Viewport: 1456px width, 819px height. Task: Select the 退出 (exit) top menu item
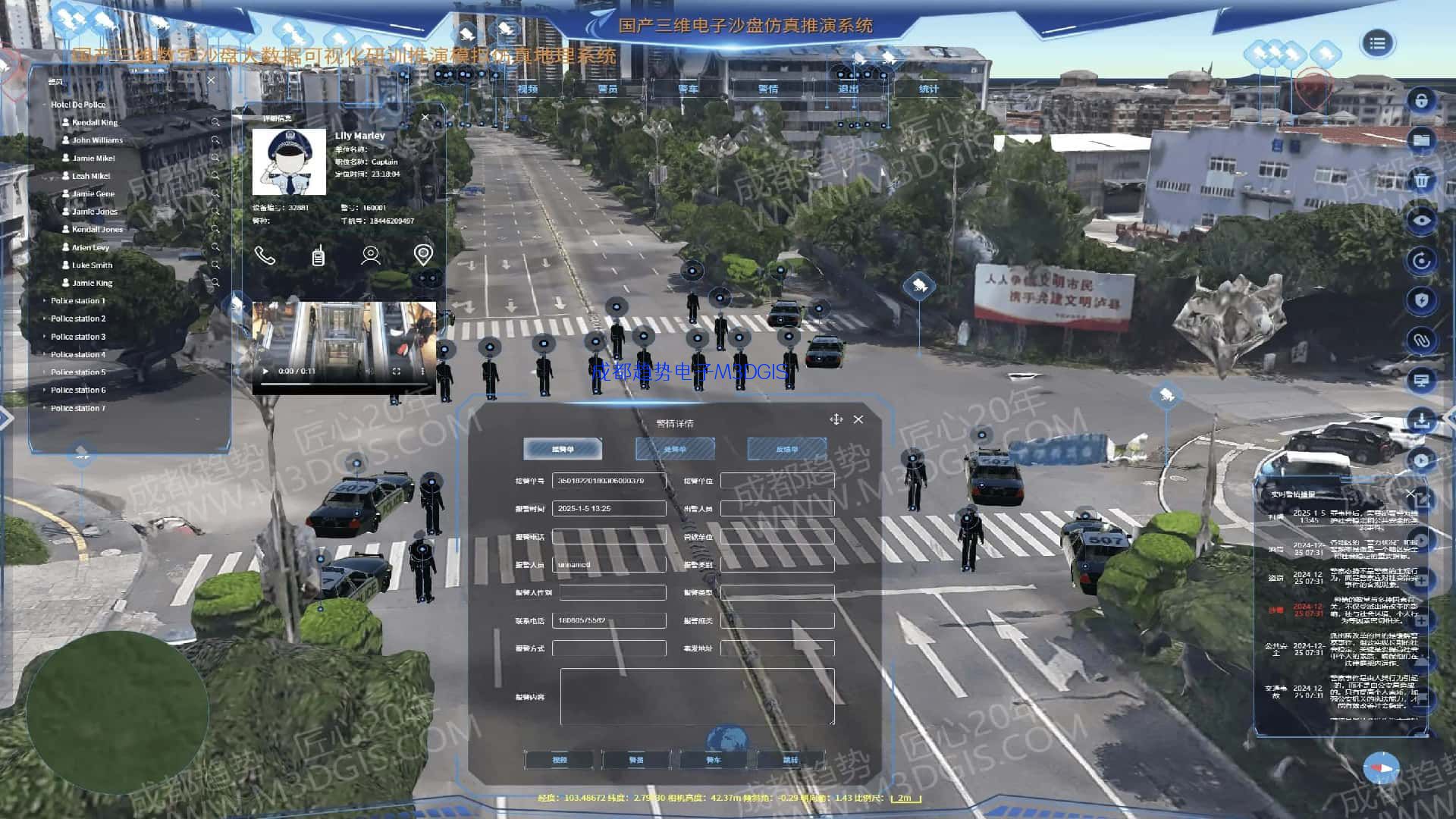click(x=848, y=89)
